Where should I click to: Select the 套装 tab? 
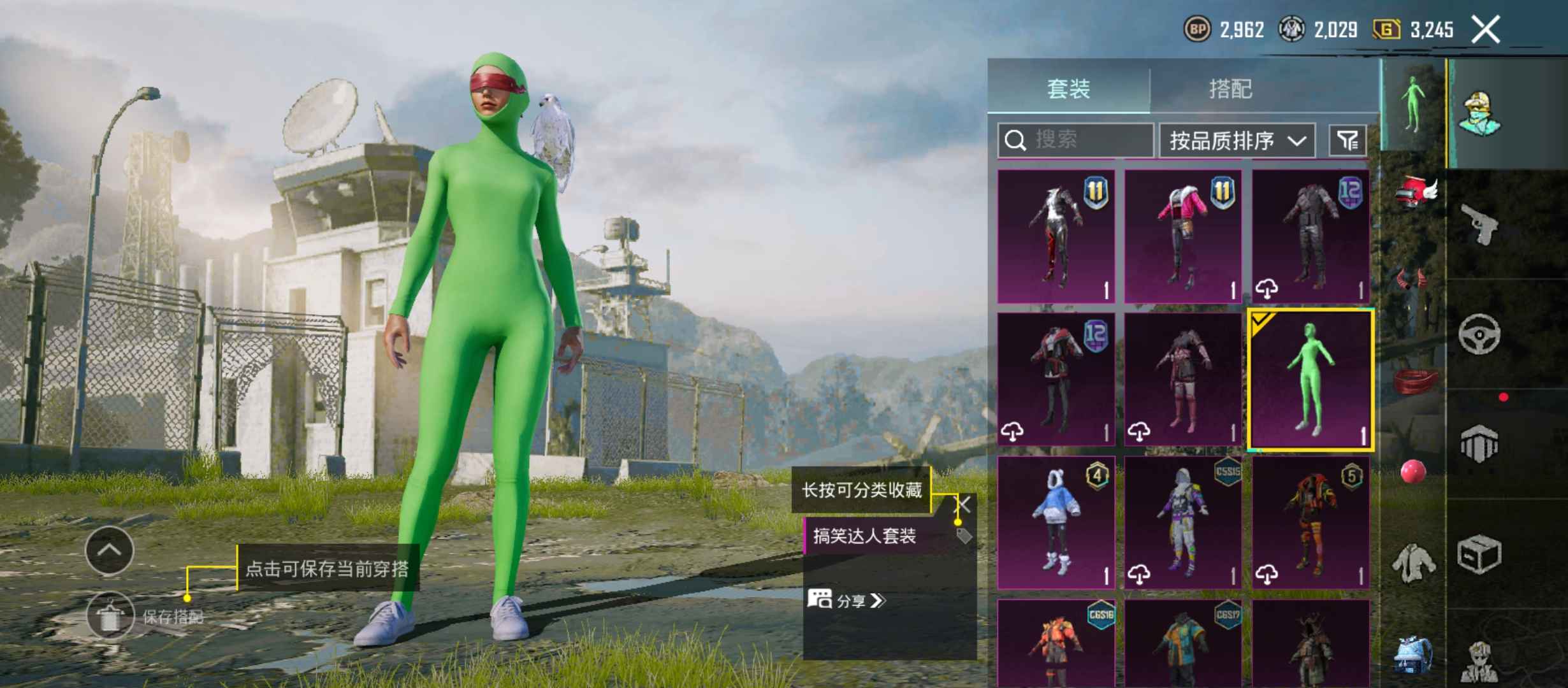[1069, 89]
